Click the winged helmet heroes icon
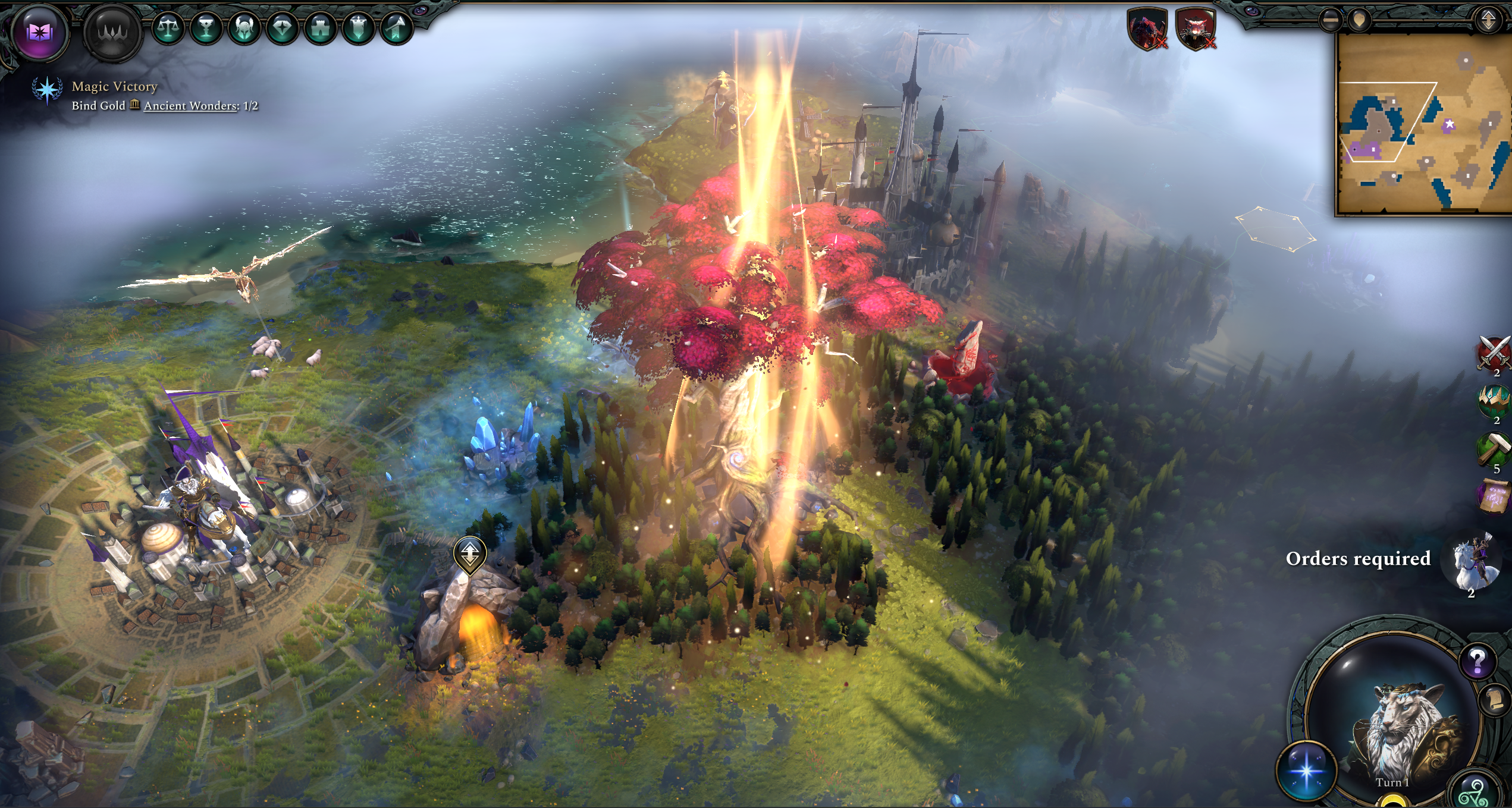The width and height of the screenshot is (1512, 808). tap(244, 28)
